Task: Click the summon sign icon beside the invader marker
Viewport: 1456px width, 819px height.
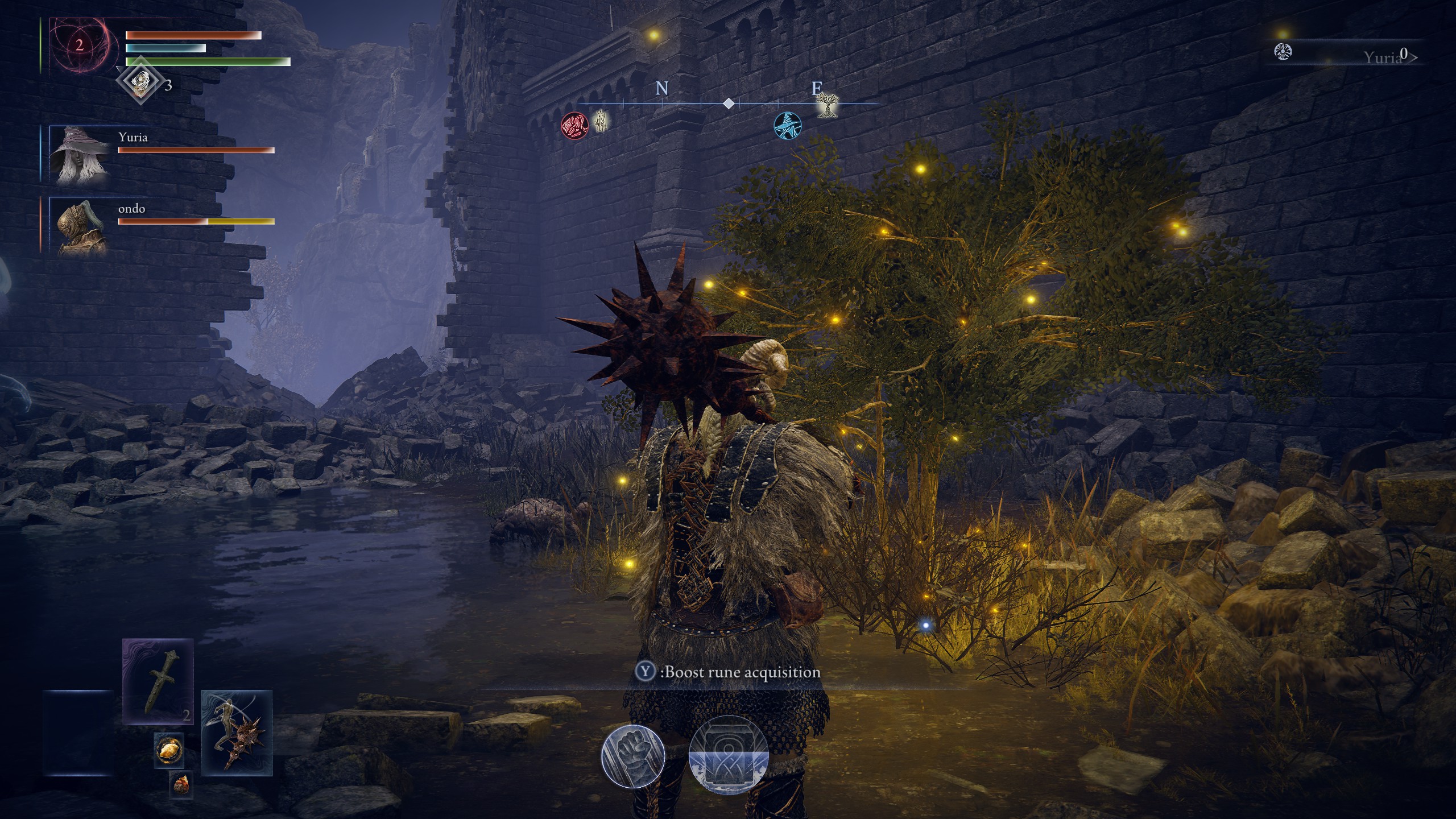Action: coord(601,121)
